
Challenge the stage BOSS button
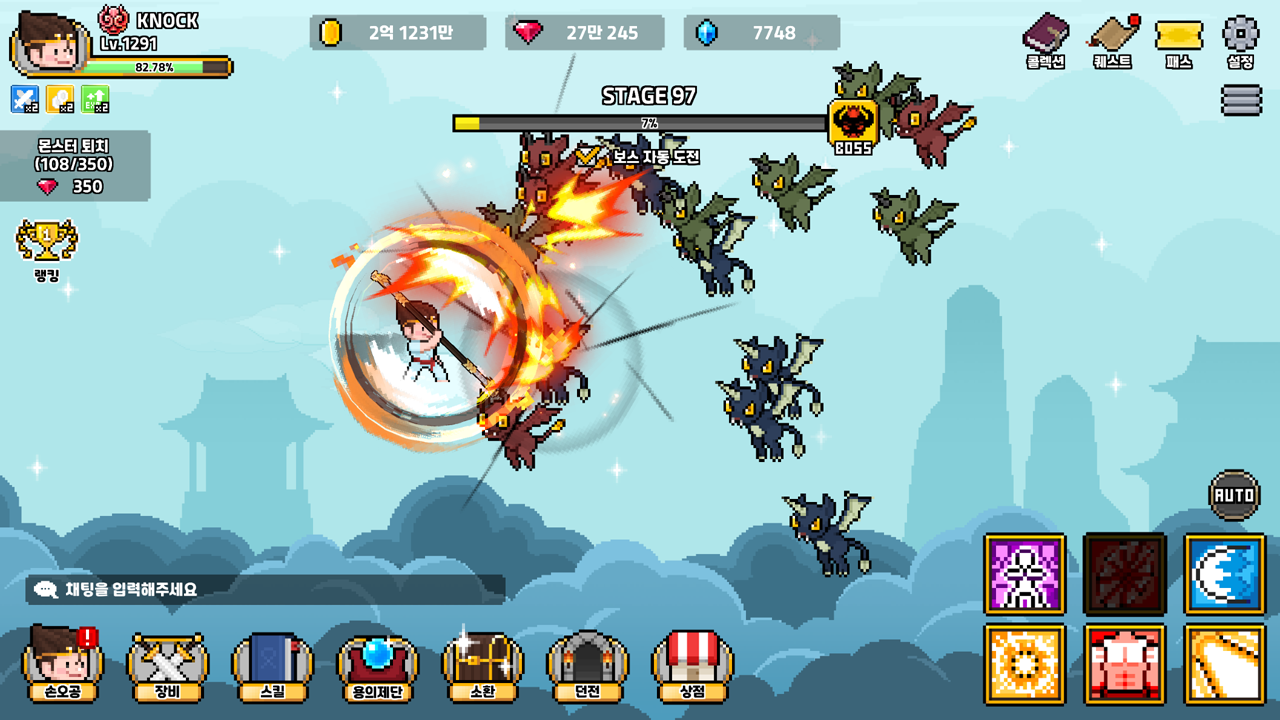[853, 127]
